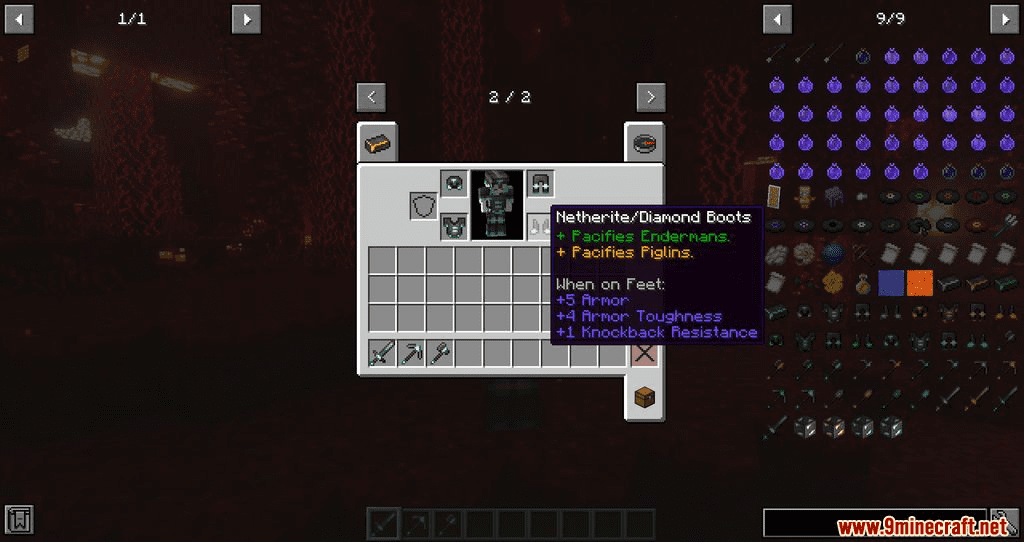Image resolution: width=1024 pixels, height=542 pixels.
Task: Go to the previous item list page
Action: point(777,19)
